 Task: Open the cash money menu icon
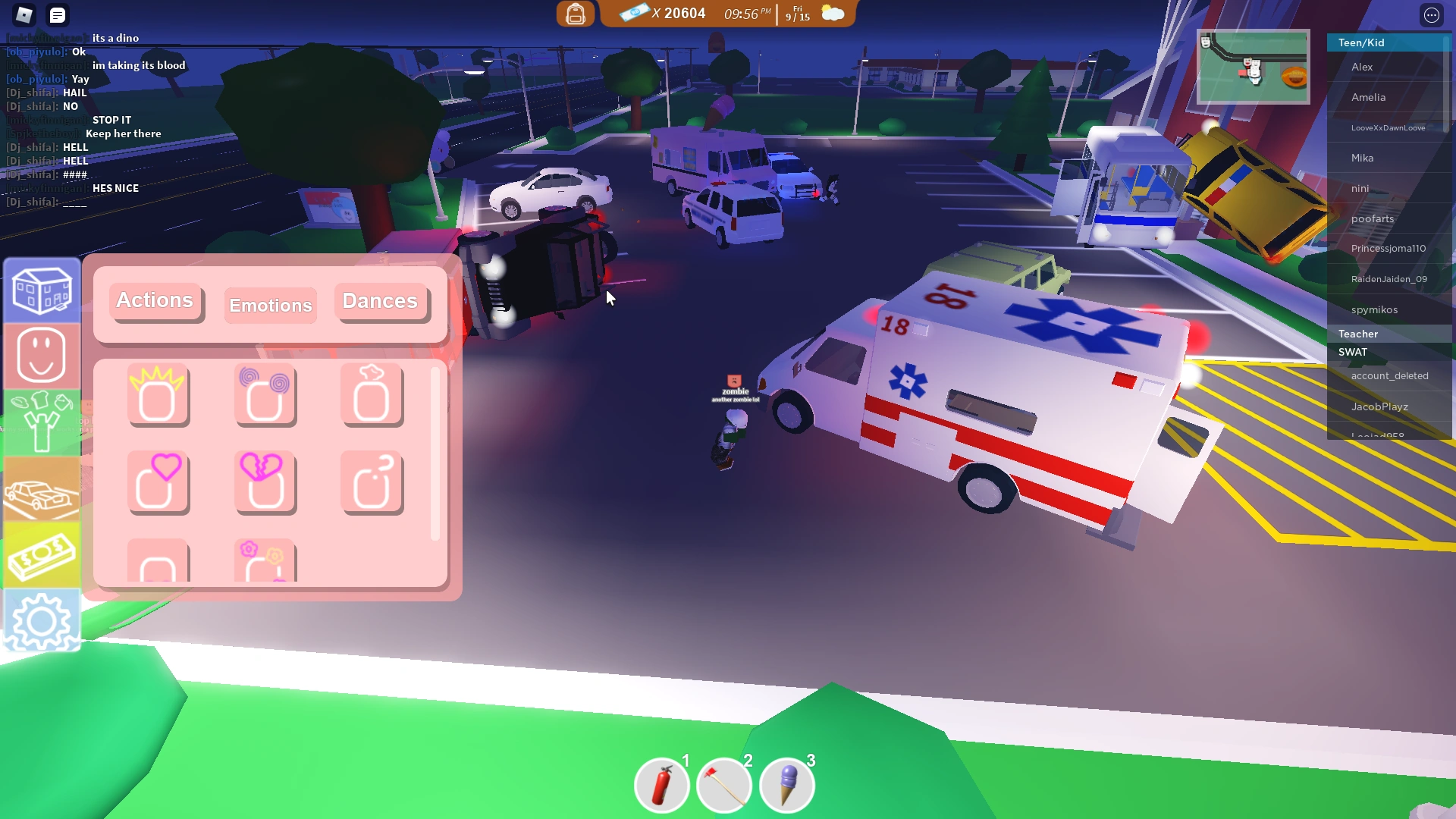coord(42,554)
